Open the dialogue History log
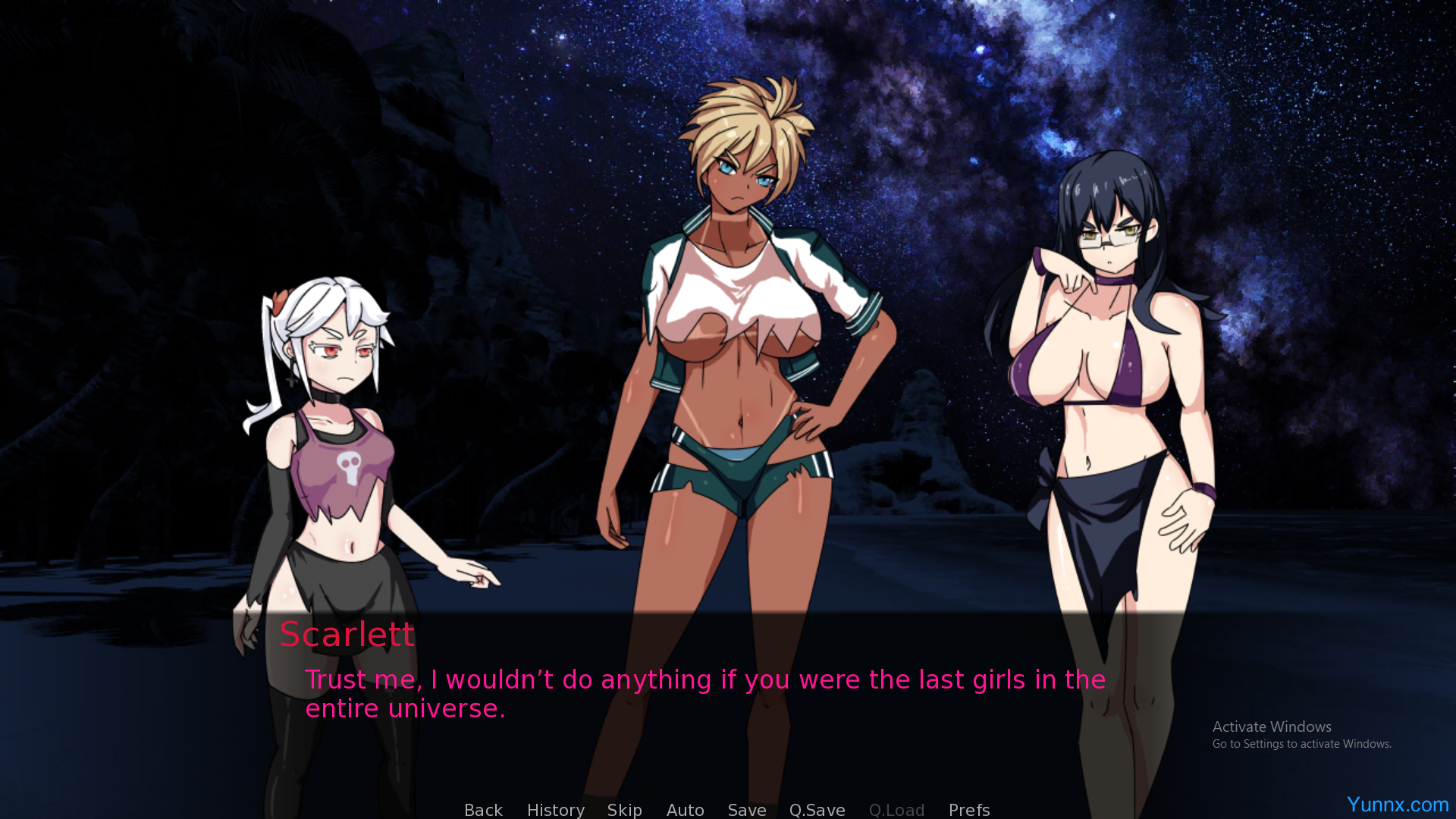1456x819 pixels. click(555, 809)
